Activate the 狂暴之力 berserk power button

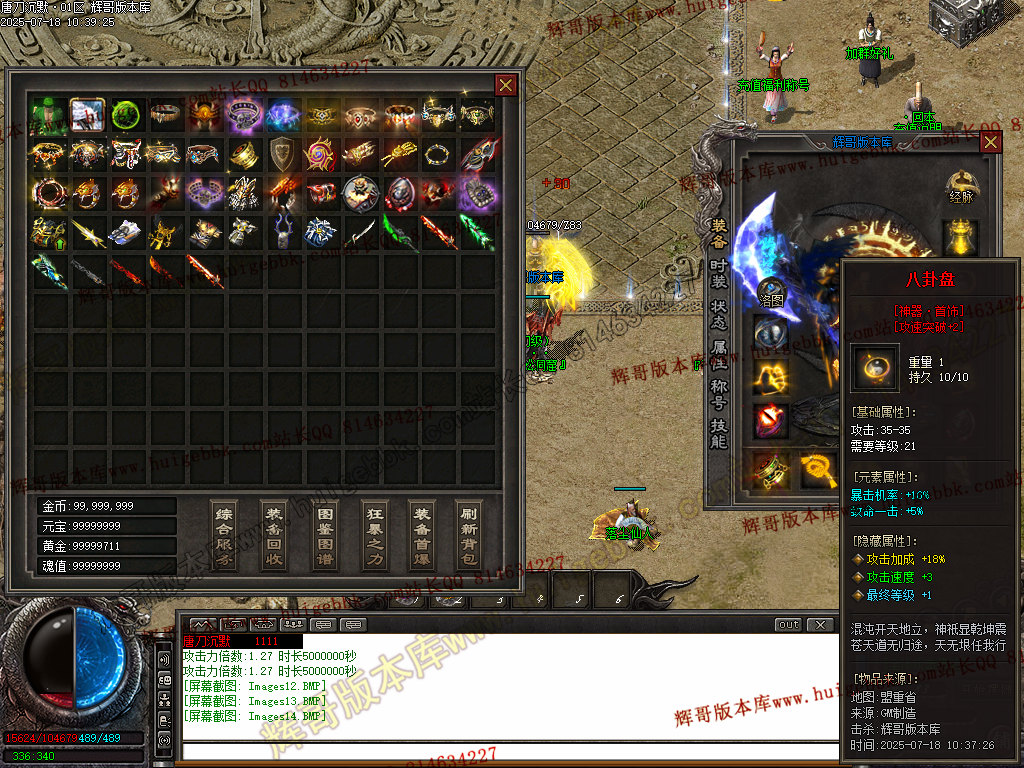point(373,535)
